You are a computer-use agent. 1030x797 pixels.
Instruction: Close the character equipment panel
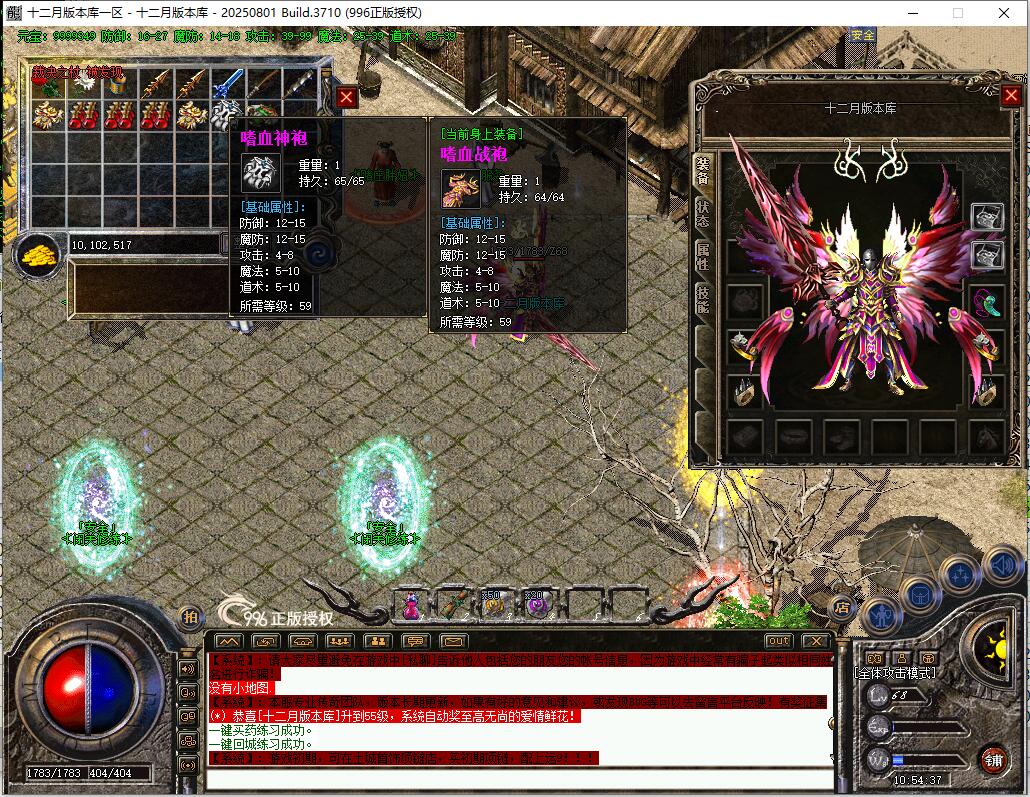[x=1010, y=95]
